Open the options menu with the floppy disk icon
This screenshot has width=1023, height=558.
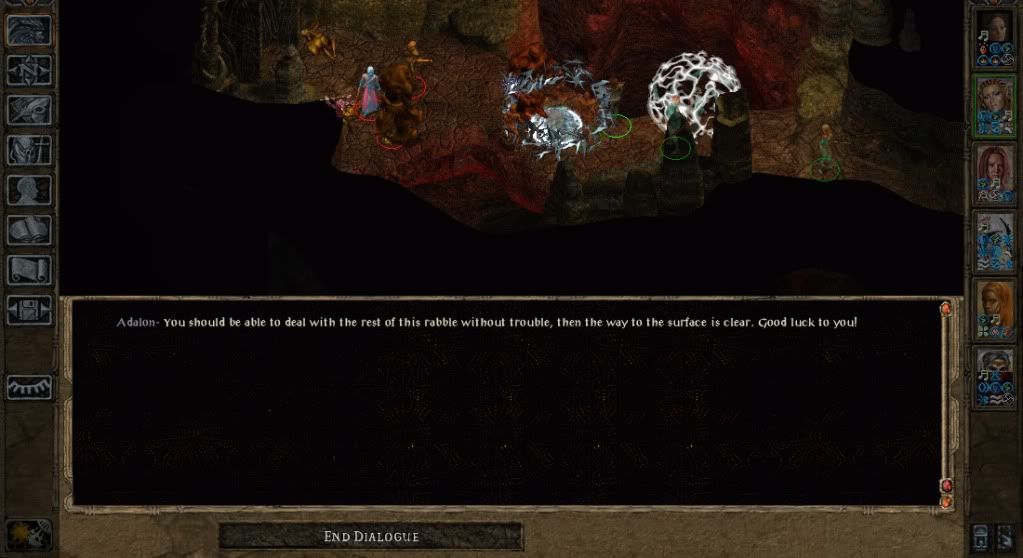[x=29, y=310]
